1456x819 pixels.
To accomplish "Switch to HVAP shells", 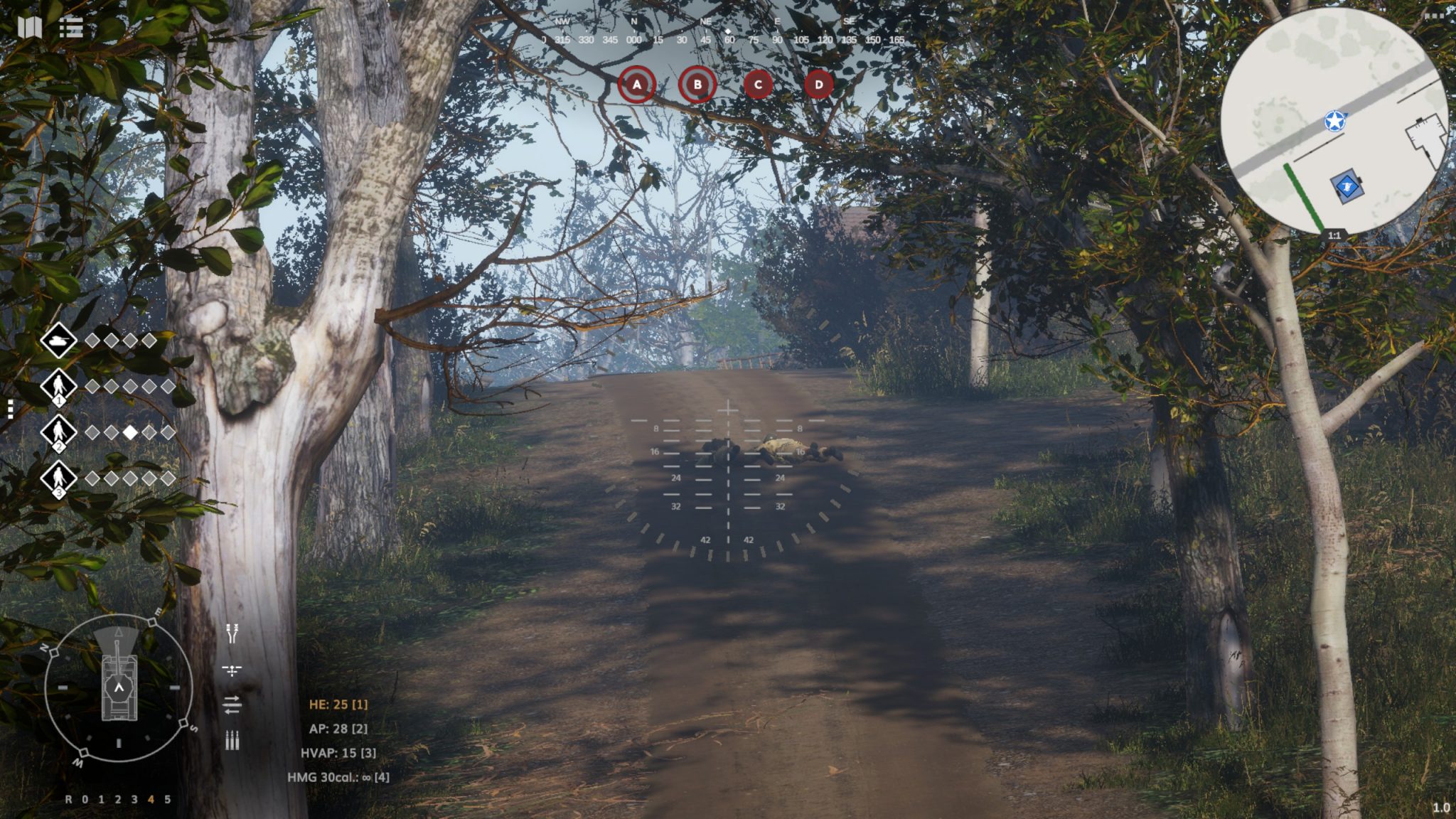I will click(x=338, y=753).
